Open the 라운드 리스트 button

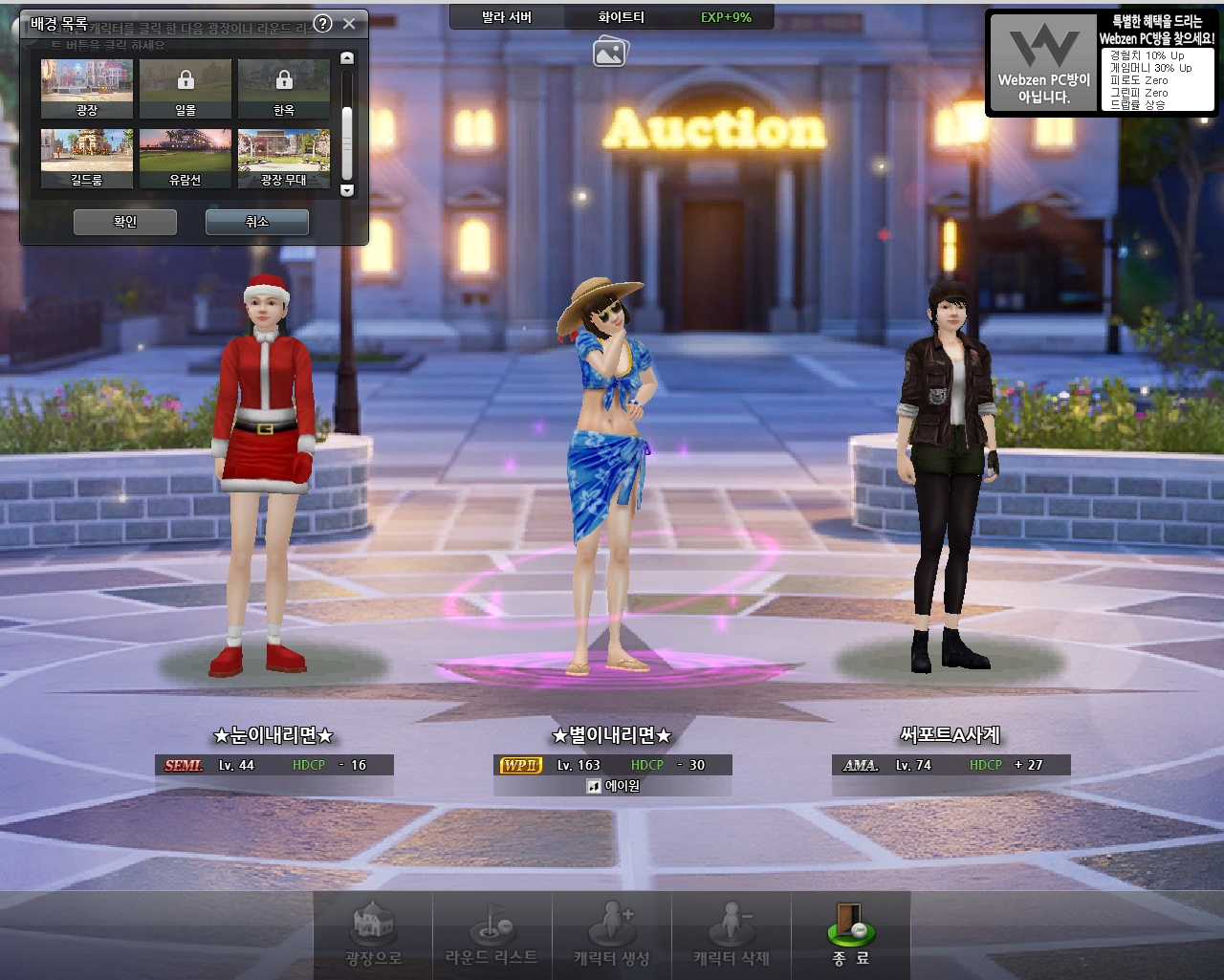click(x=492, y=933)
